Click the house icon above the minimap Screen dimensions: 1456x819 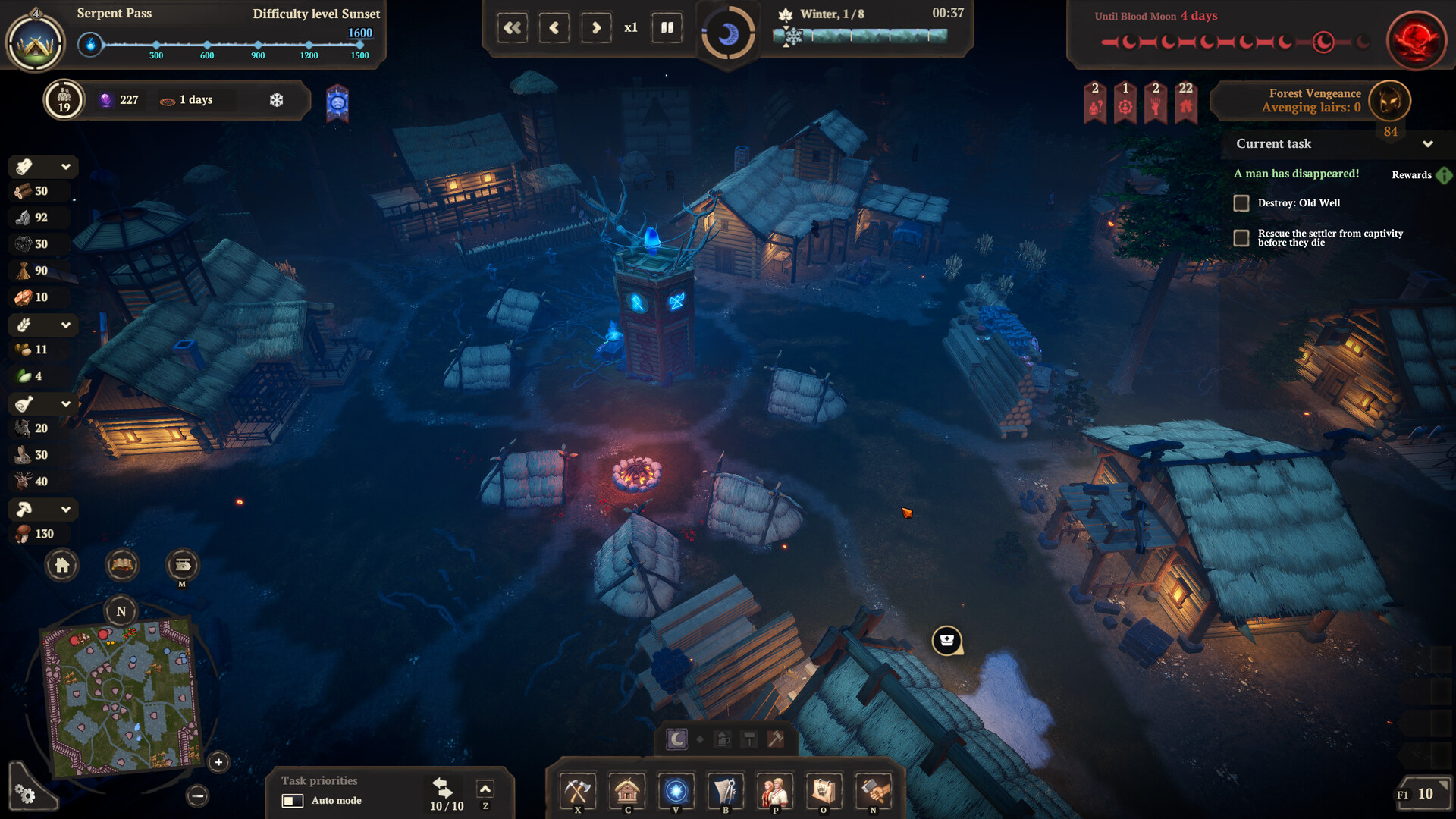tap(62, 565)
